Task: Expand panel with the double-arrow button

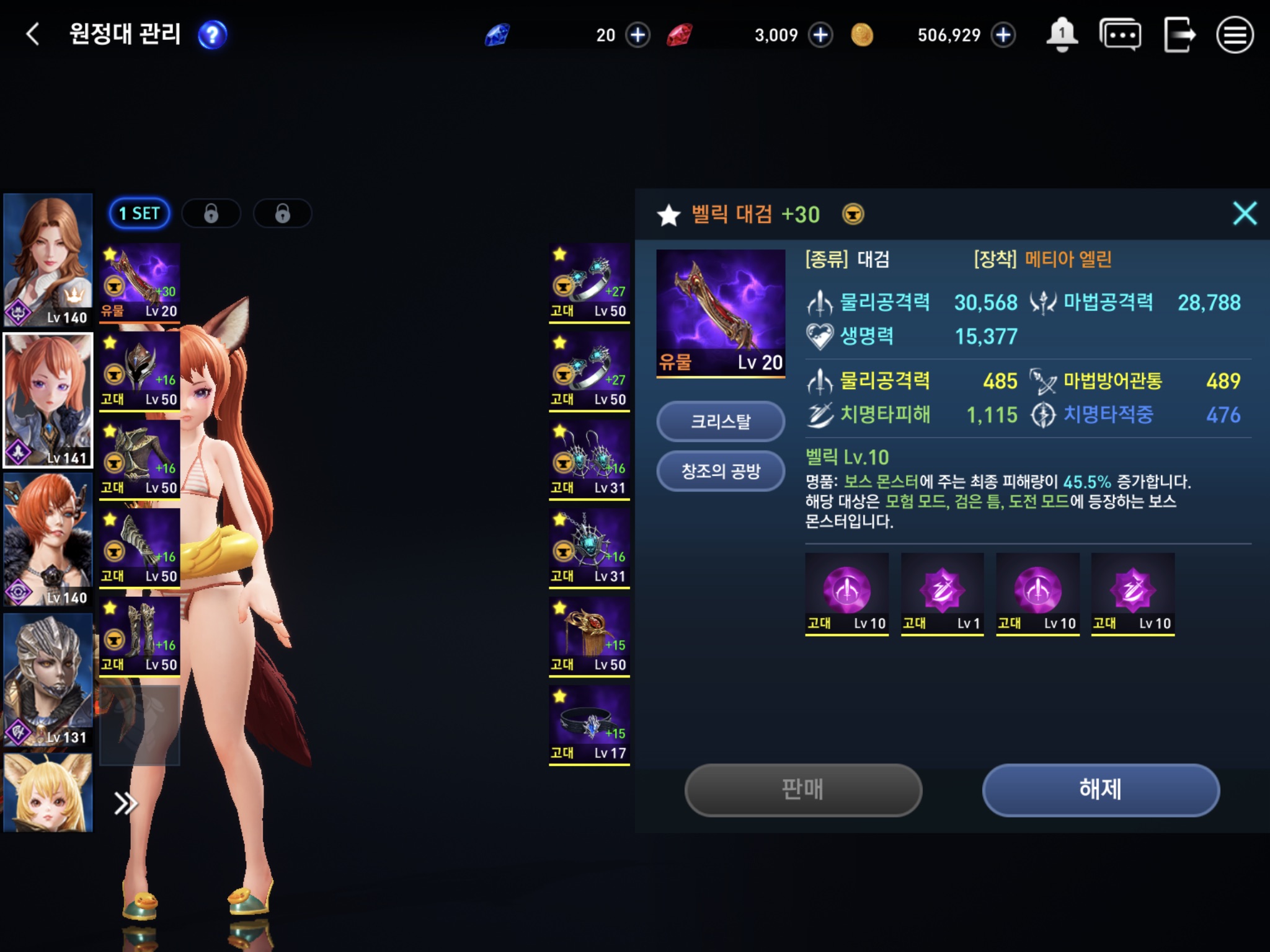Action: [125, 803]
